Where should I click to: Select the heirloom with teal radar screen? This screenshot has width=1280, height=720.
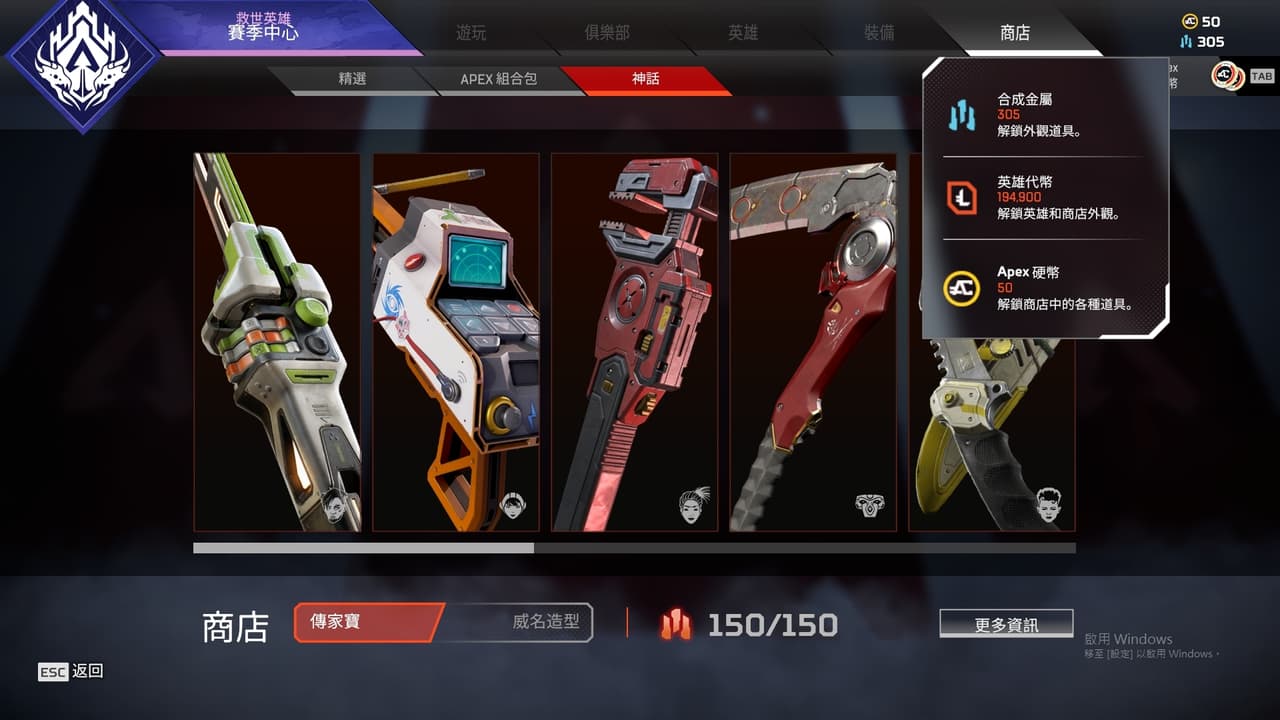[x=456, y=341]
